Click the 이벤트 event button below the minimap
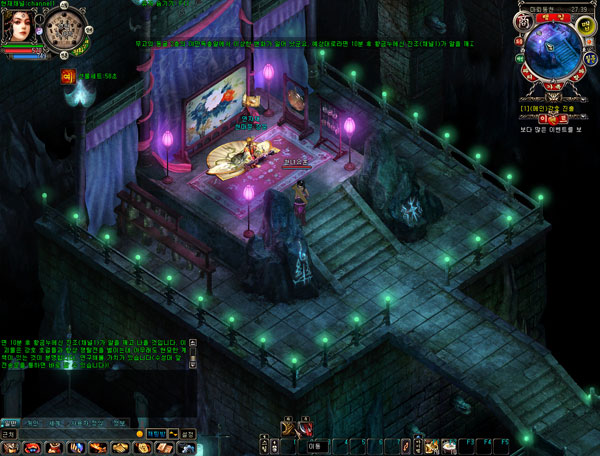This screenshot has width=600, height=456. pos(551,118)
